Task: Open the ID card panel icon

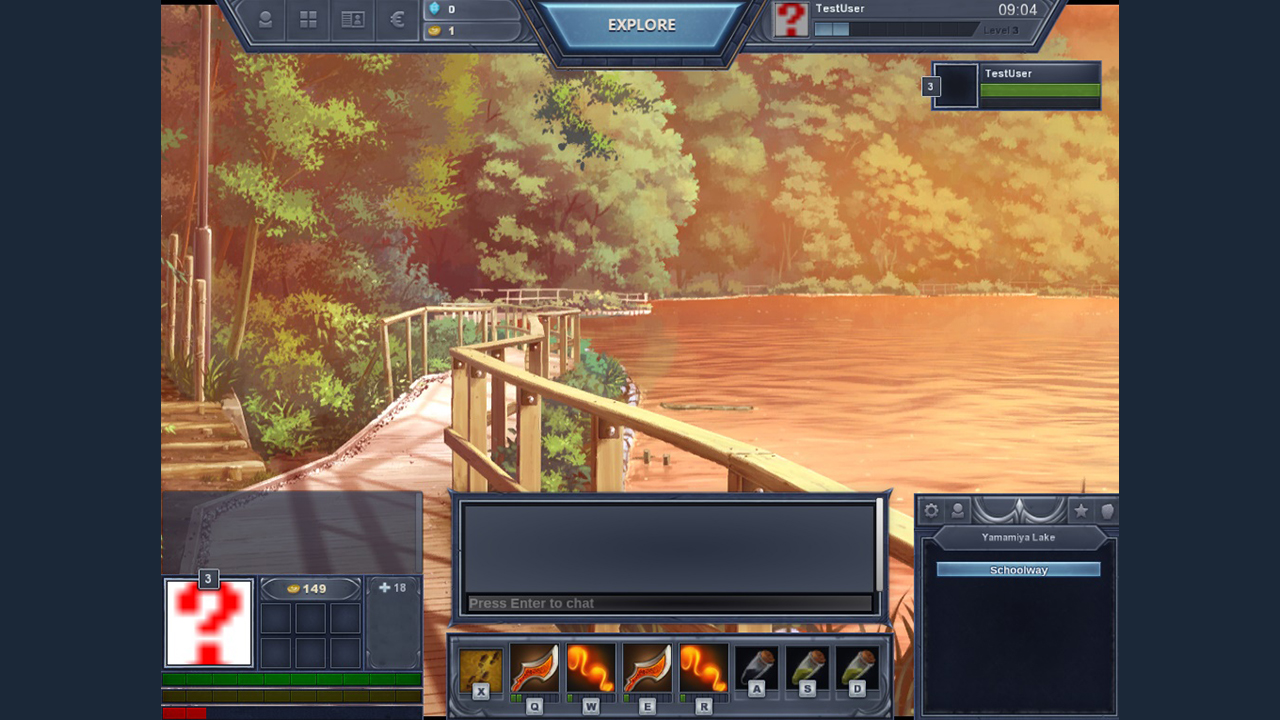Action: tap(351, 18)
